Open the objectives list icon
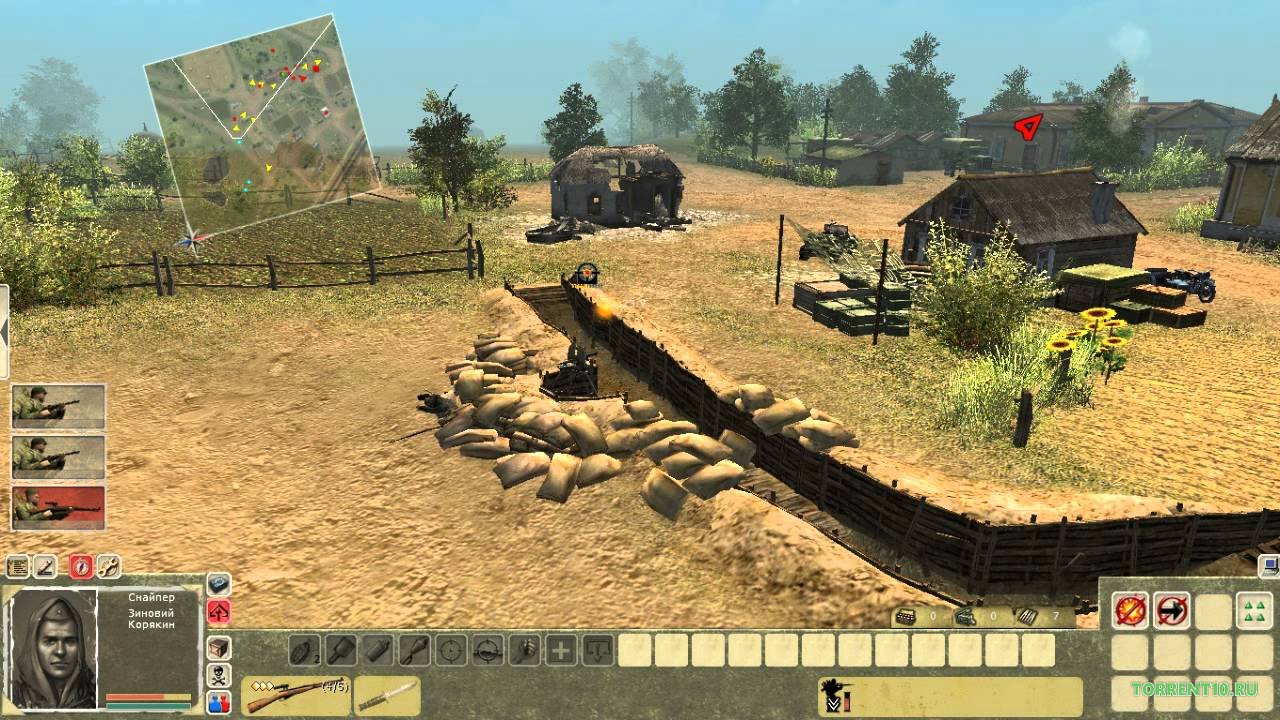 [18, 567]
